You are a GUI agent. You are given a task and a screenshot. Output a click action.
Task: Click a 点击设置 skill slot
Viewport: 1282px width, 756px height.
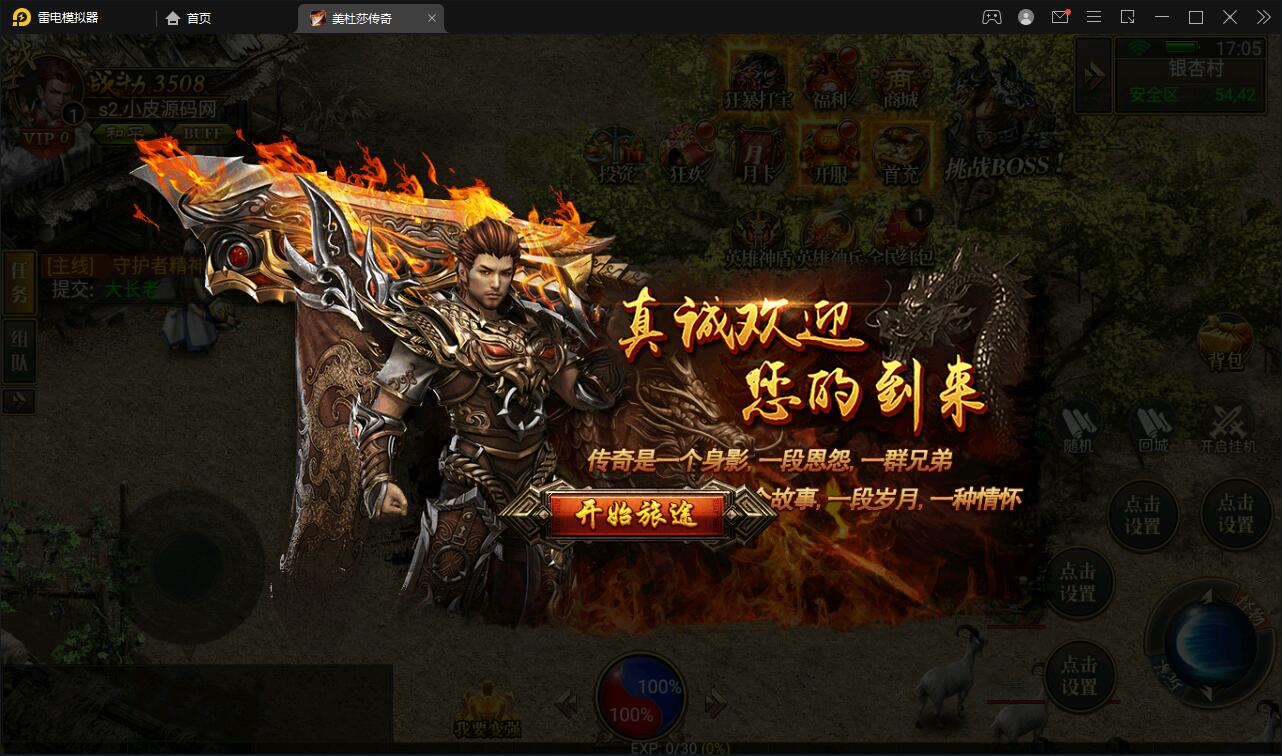[1143, 515]
